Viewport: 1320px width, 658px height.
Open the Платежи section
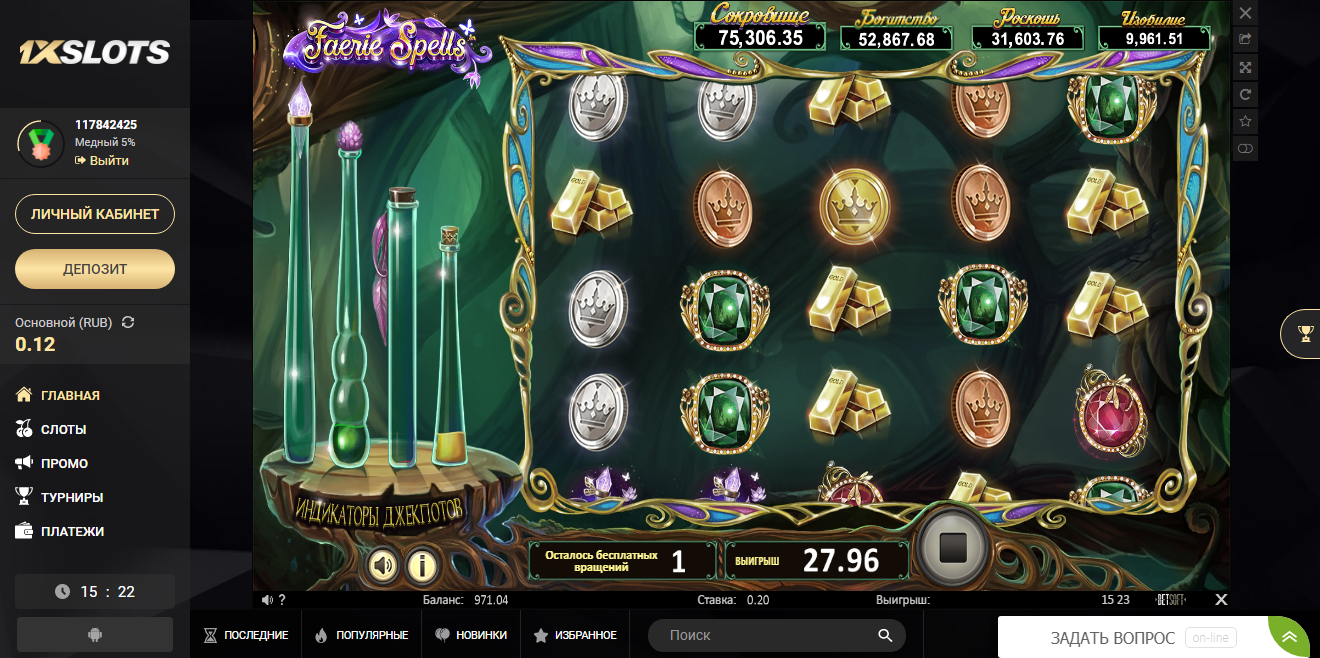tap(72, 531)
